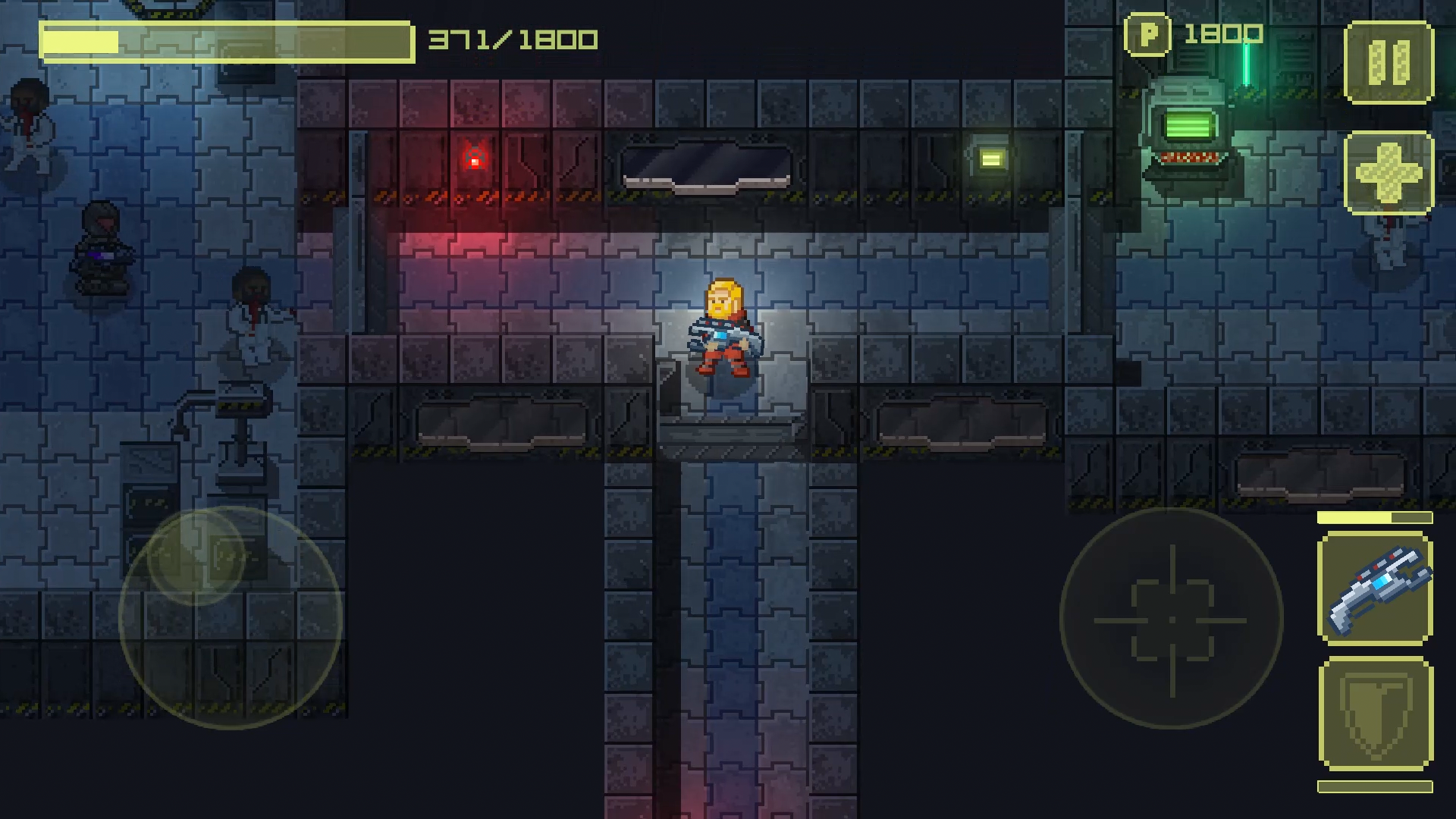Activate the shield ability button
Image resolution: width=1456 pixels, height=819 pixels.
coord(1375,714)
